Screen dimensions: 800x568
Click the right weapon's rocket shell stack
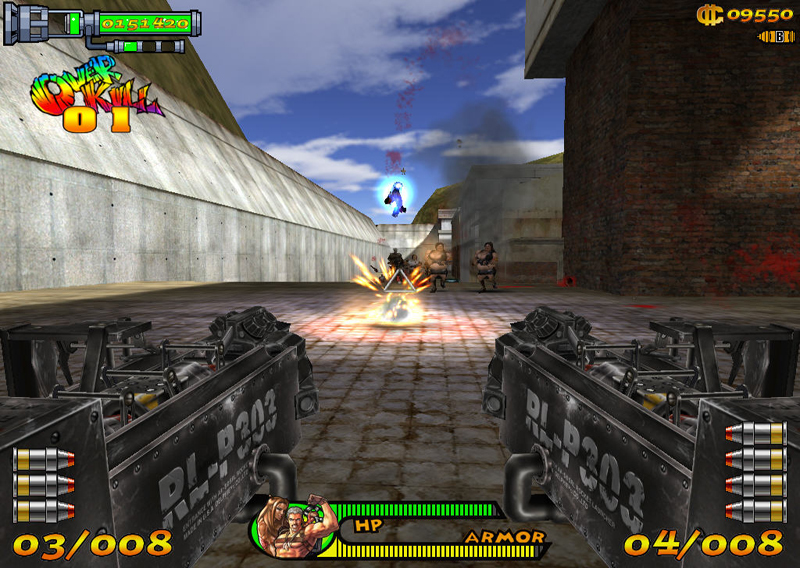tap(756, 472)
